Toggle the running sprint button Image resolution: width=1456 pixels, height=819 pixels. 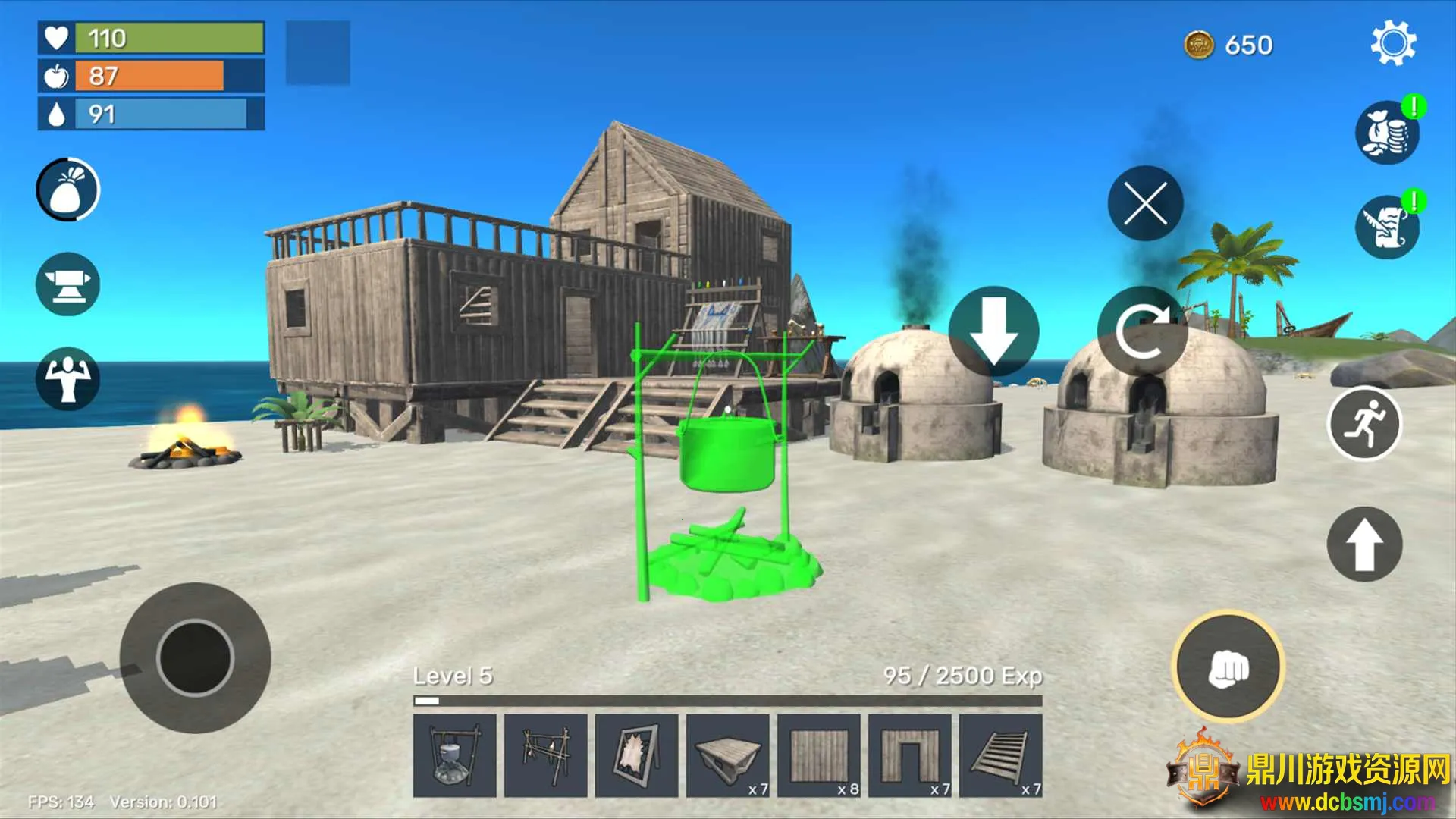[x=1364, y=423]
